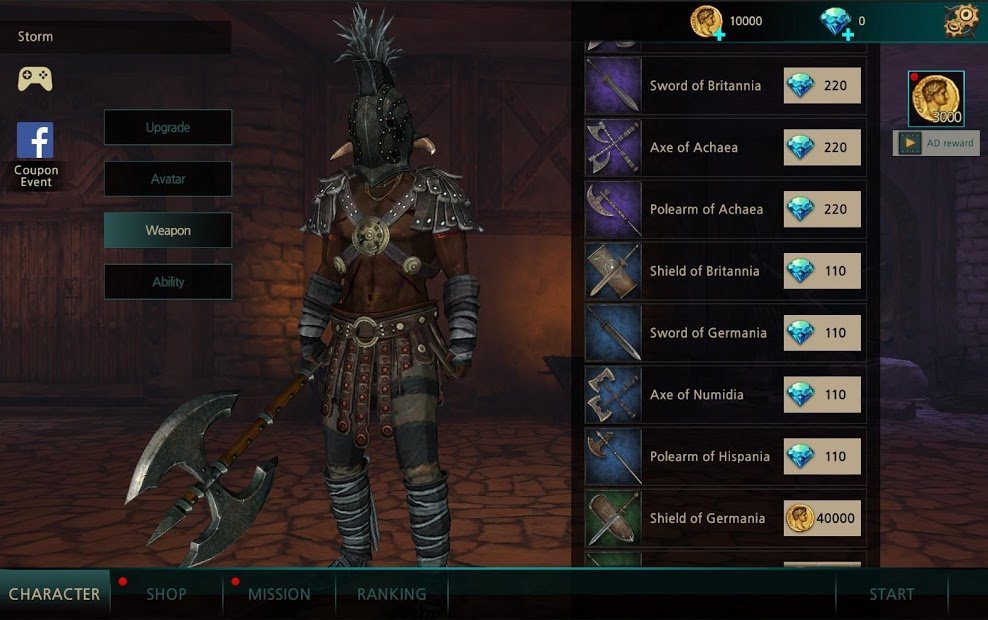
Task: Start the game with START button
Action: tap(891, 594)
